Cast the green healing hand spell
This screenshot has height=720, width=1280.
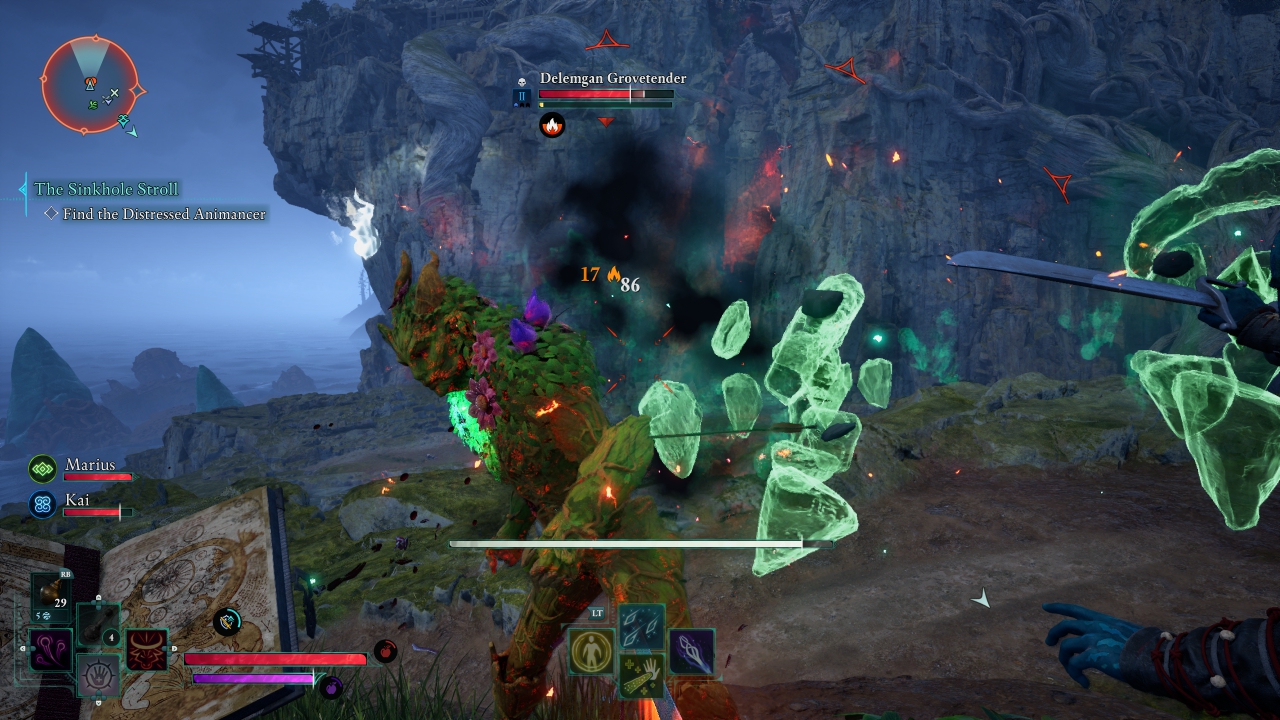click(640, 677)
